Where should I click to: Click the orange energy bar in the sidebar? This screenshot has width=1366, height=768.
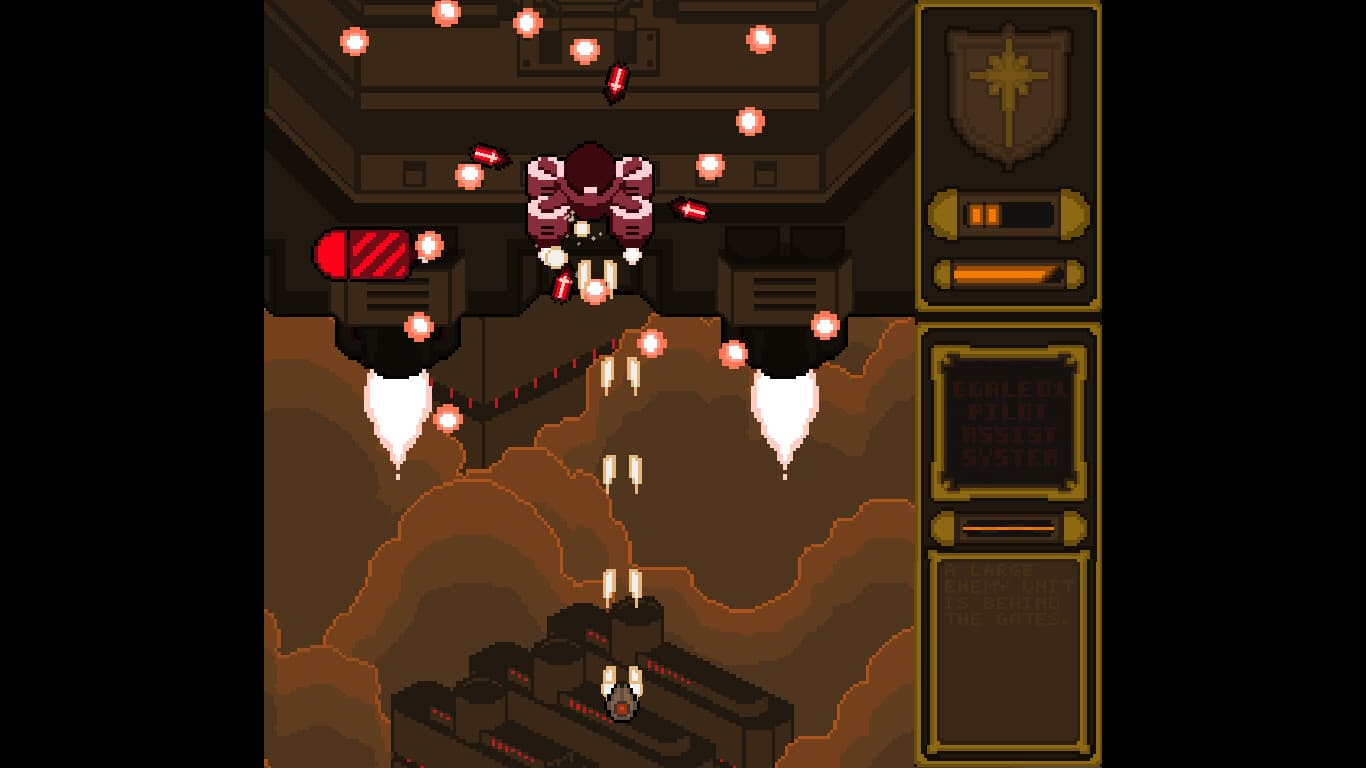coord(1005,272)
